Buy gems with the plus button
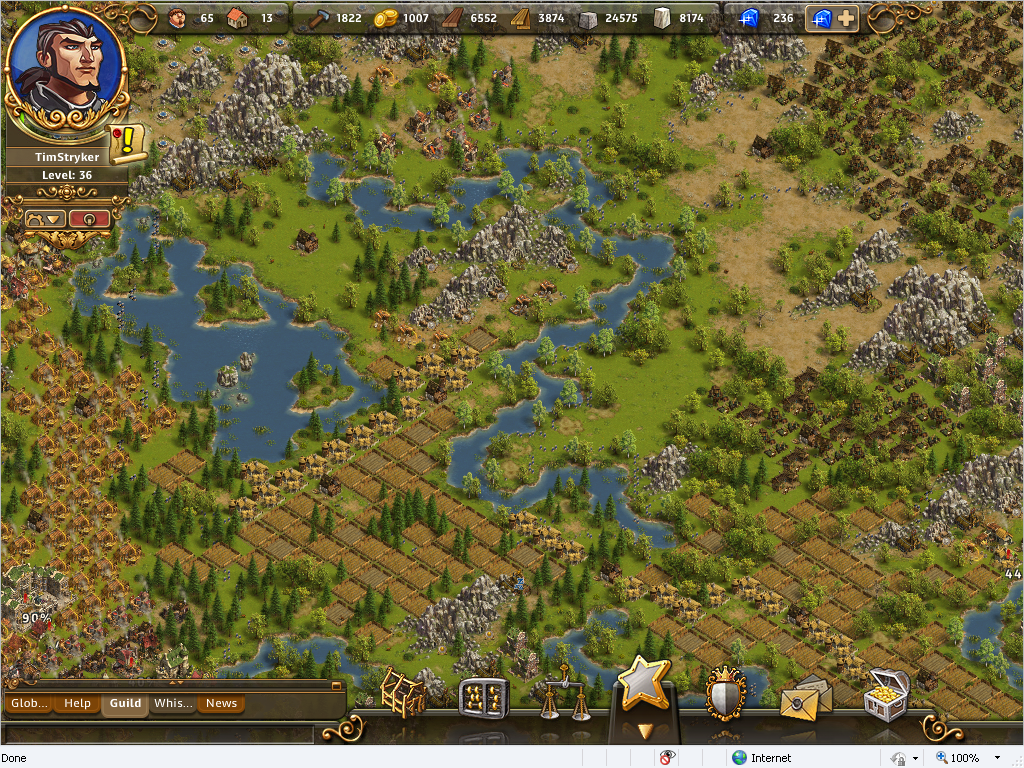This screenshot has height=768, width=1024. [x=846, y=18]
